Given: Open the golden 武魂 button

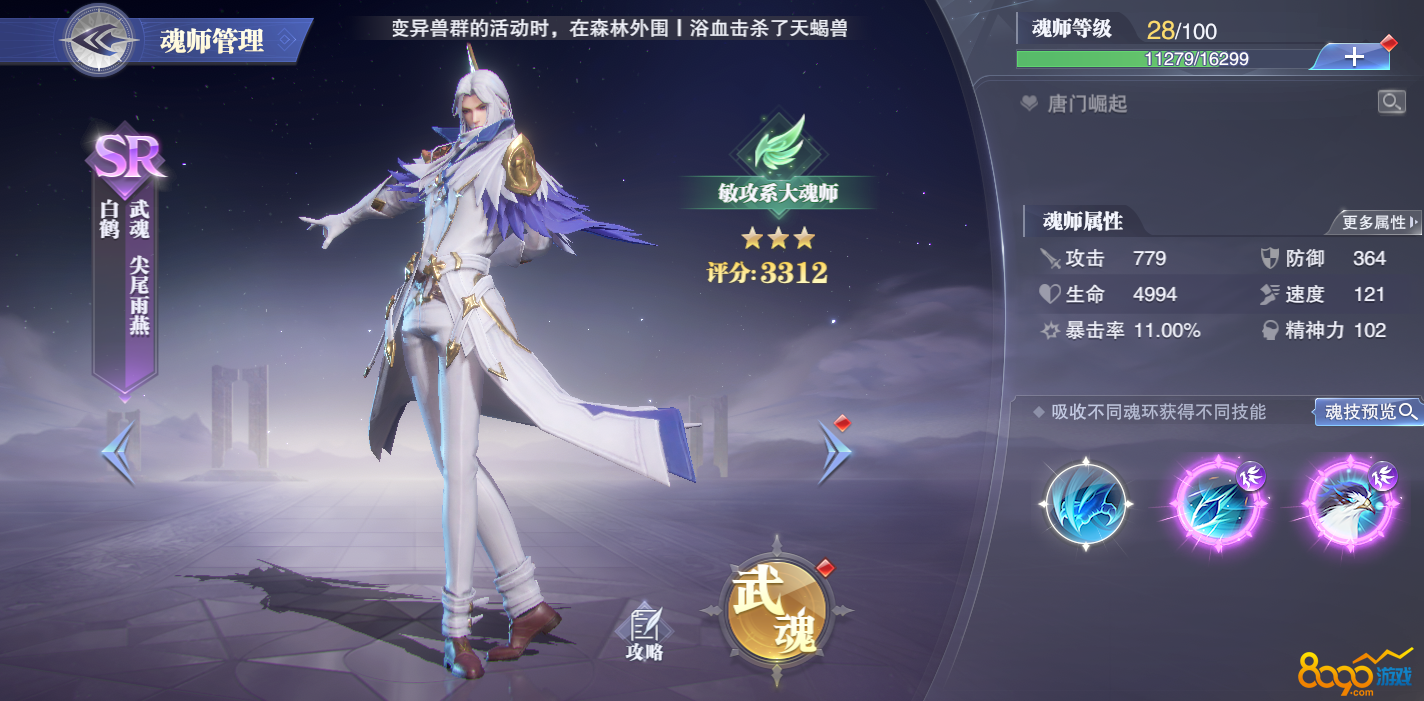Looking at the screenshot, I should (x=777, y=610).
